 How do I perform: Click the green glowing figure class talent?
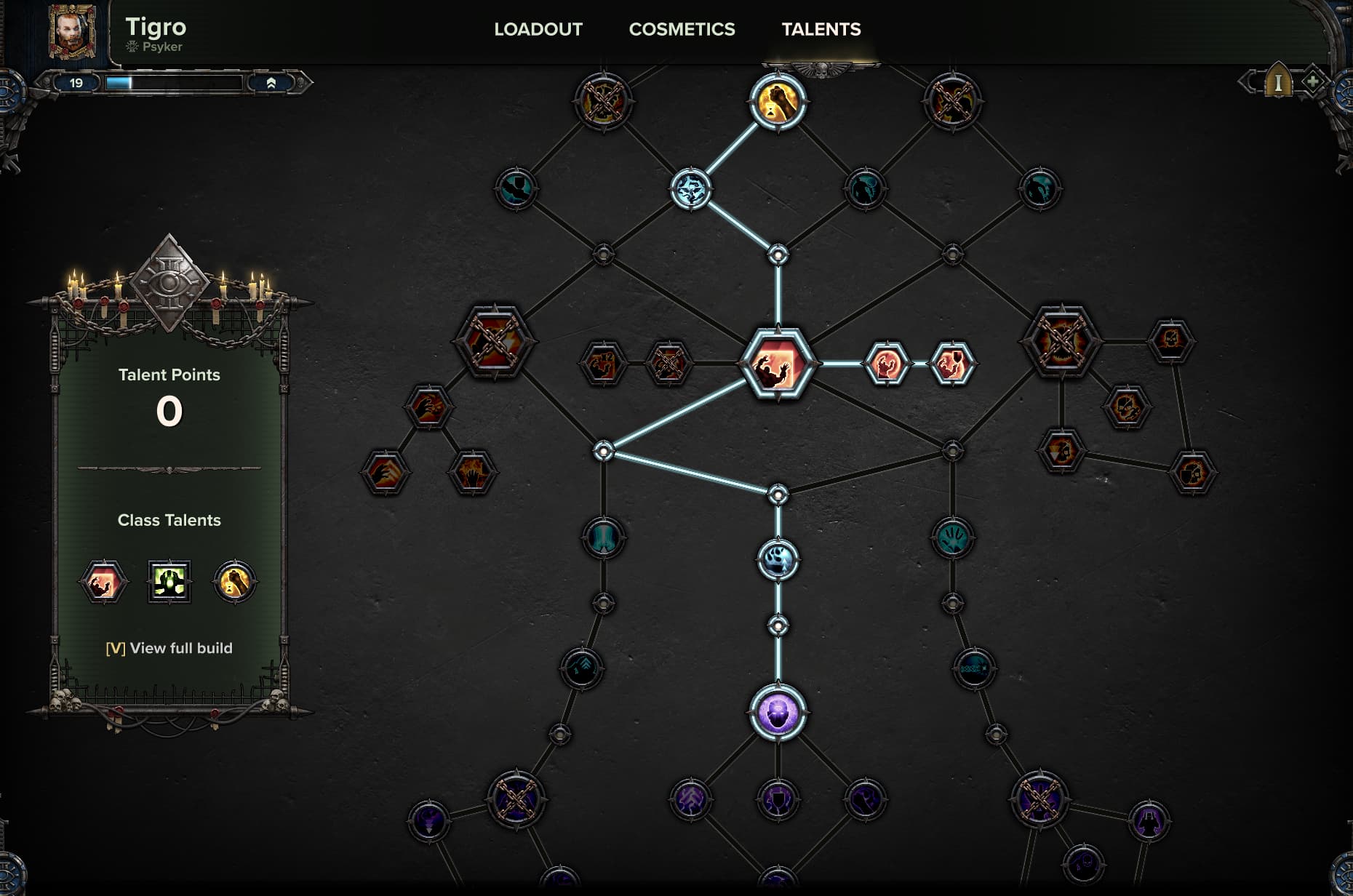[x=169, y=581]
